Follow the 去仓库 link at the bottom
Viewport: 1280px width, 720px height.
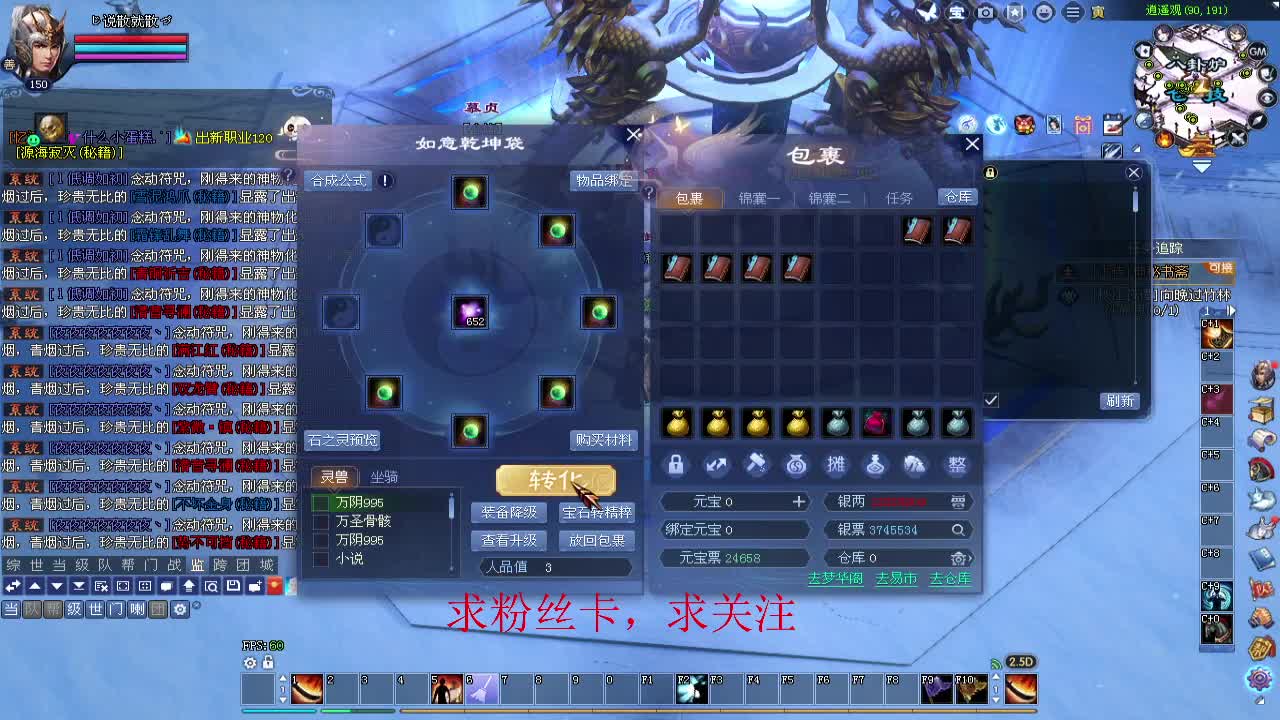click(949, 578)
